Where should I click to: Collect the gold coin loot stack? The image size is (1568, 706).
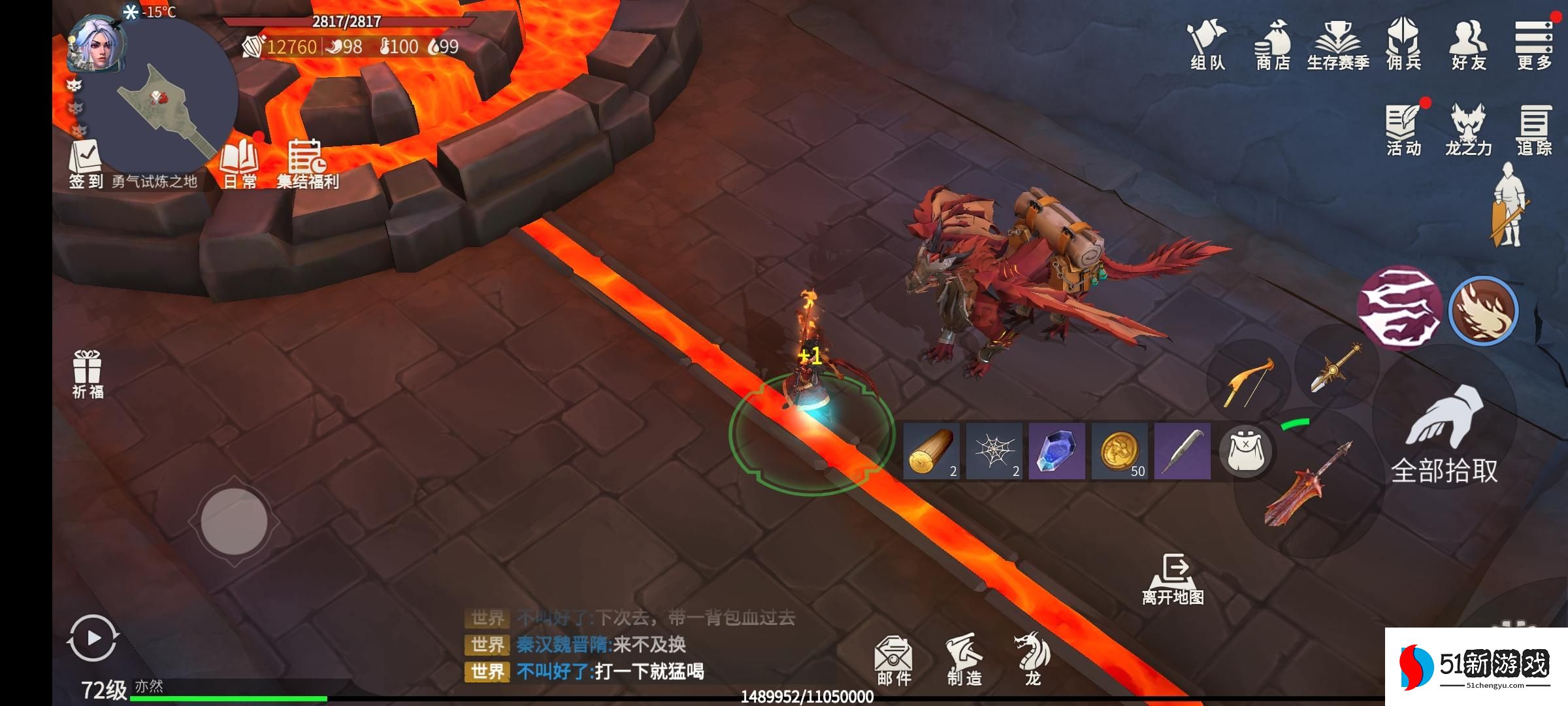coord(1119,451)
